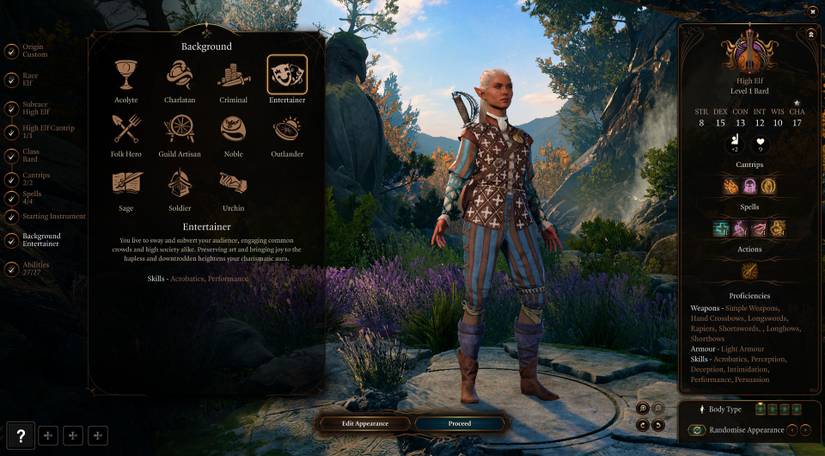Viewport: 825px width, 456px height.
Task: Open the question mark help button
Action: tap(21, 435)
